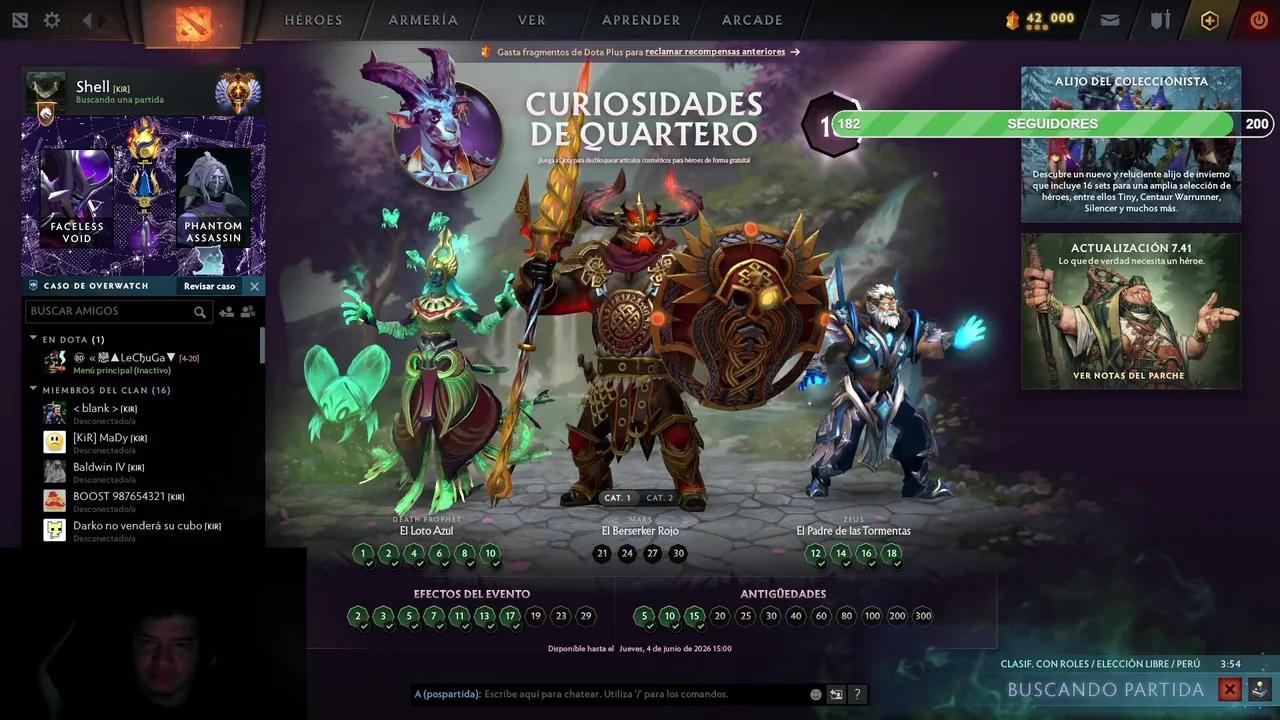This screenshot has height=720, width=1280.
Task: Expand the EN DOTA friends section
Action: (33, 339)
